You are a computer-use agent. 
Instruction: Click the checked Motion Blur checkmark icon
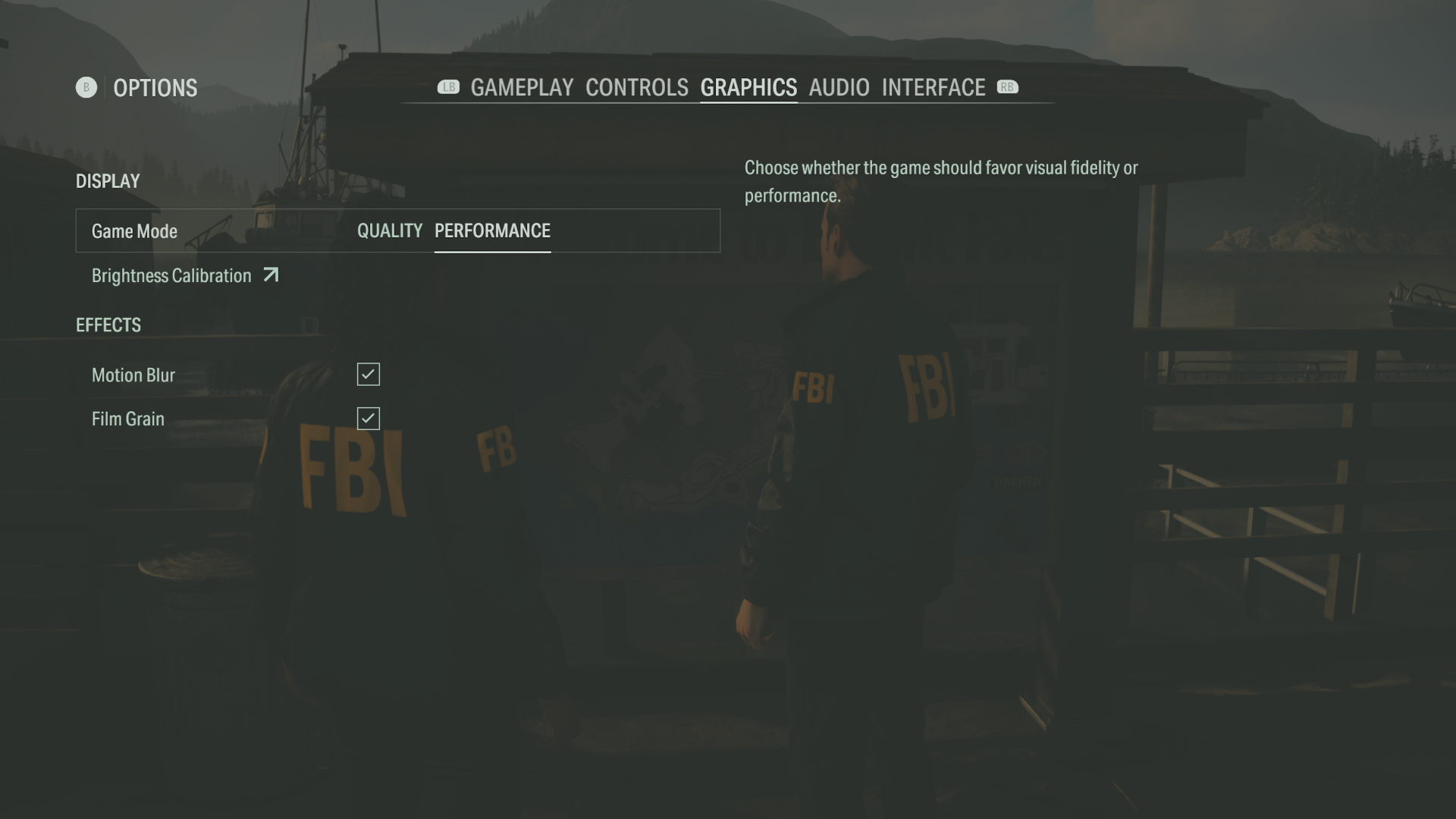pyautogui.click(x=368, y=374)
